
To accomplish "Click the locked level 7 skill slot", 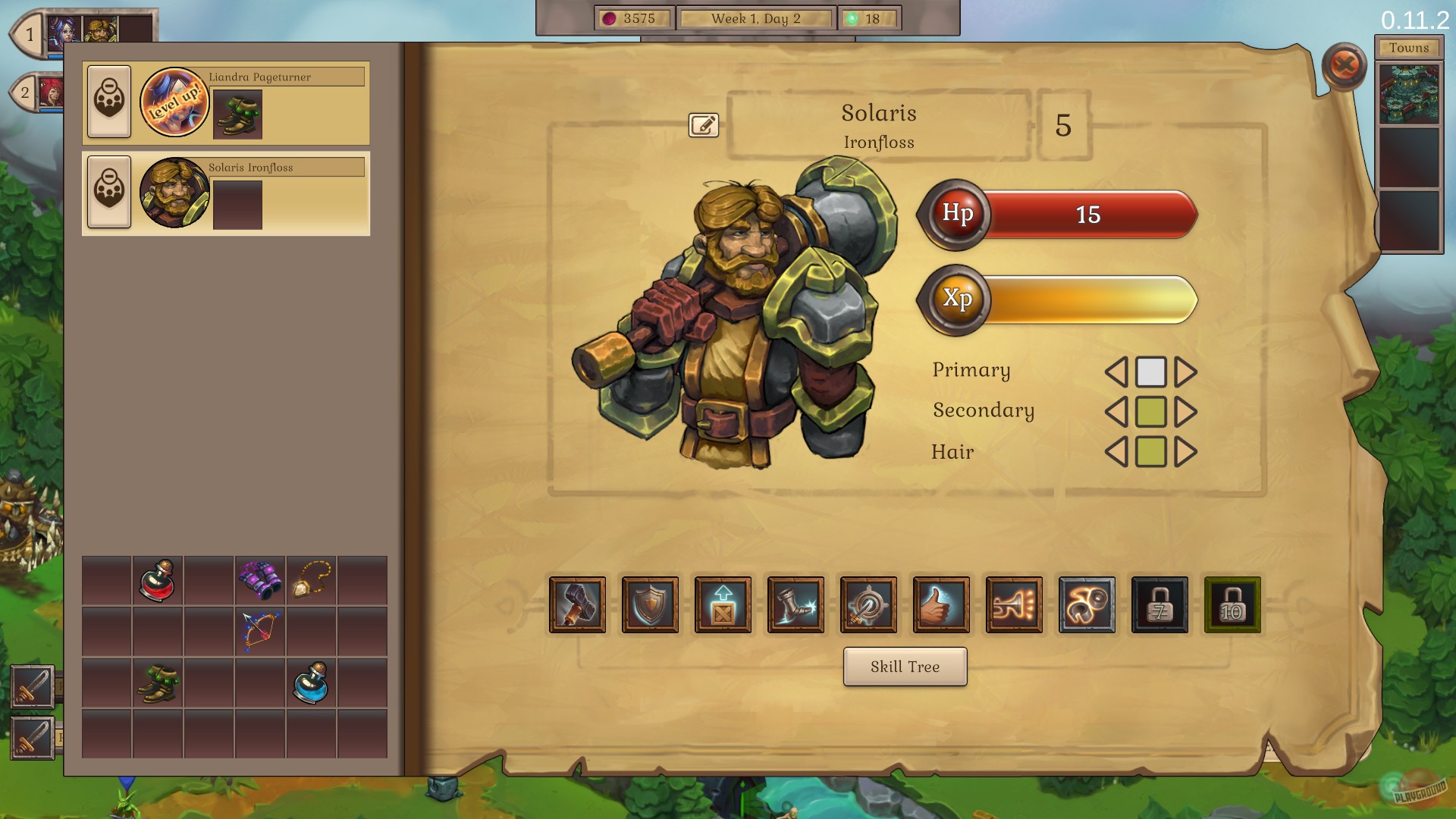I will pyautogui.click(x=1159, y=605).
